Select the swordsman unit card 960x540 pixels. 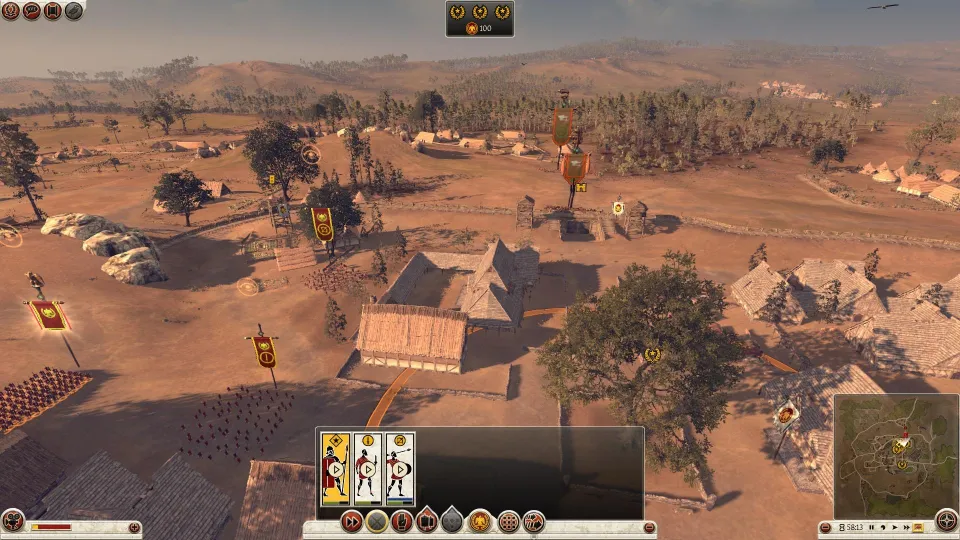[x=367, y=467]
